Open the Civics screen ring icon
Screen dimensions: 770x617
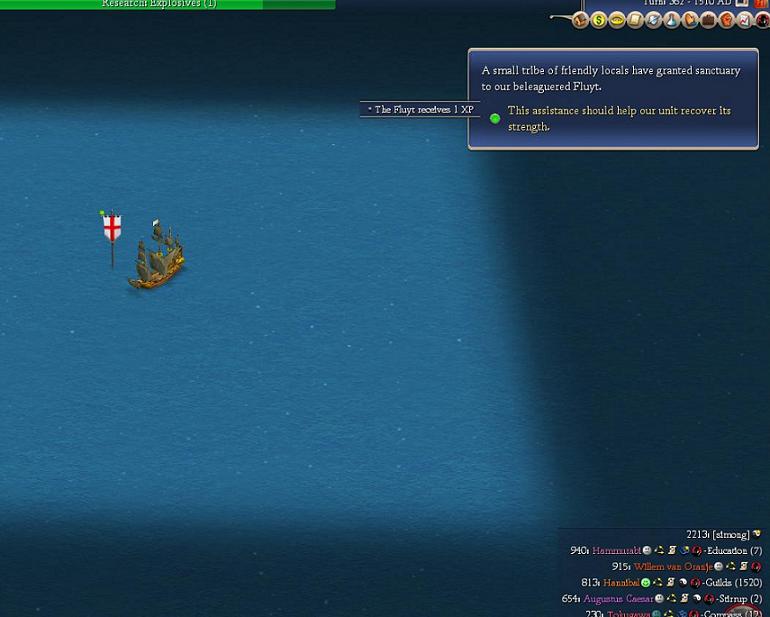point(617,20)
